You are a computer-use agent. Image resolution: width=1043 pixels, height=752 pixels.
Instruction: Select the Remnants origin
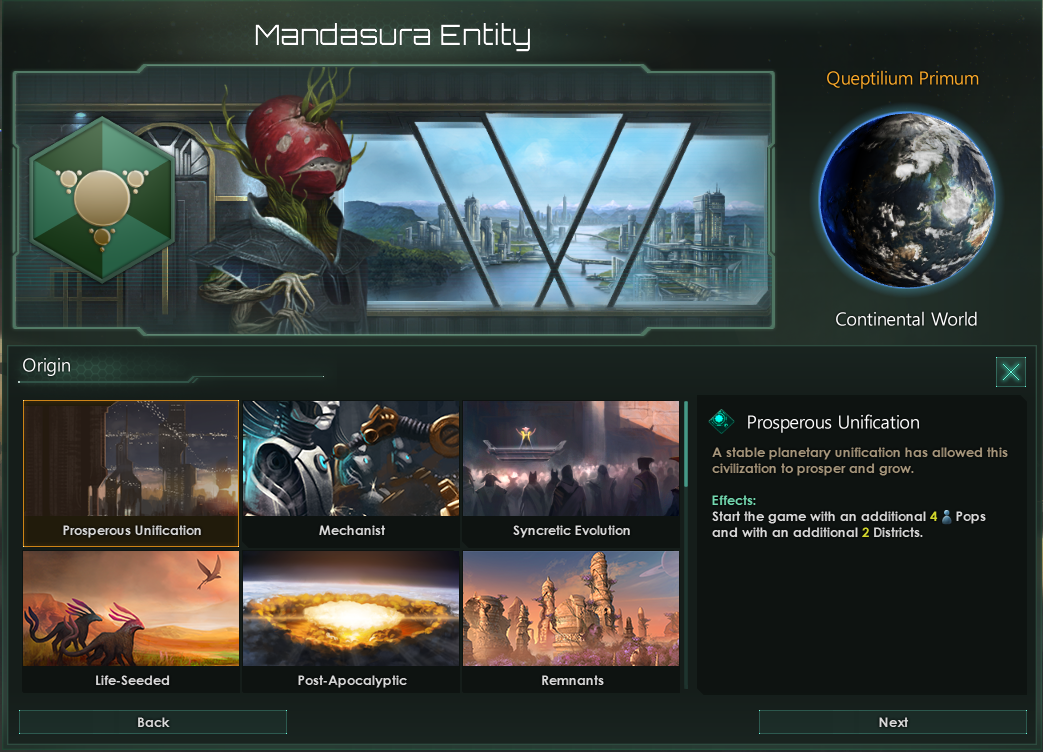point(571,621)
